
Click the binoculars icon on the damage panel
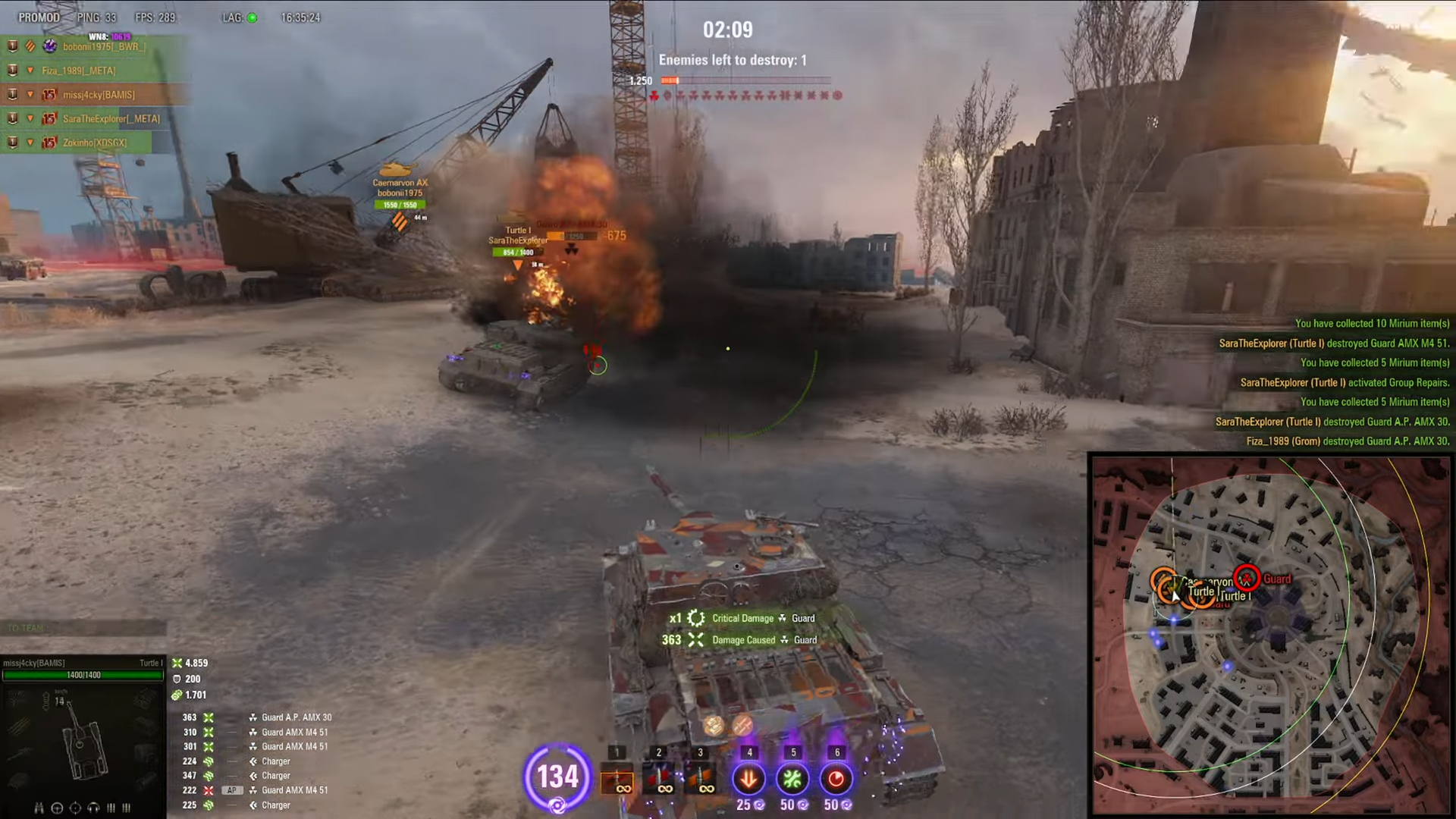39,807
